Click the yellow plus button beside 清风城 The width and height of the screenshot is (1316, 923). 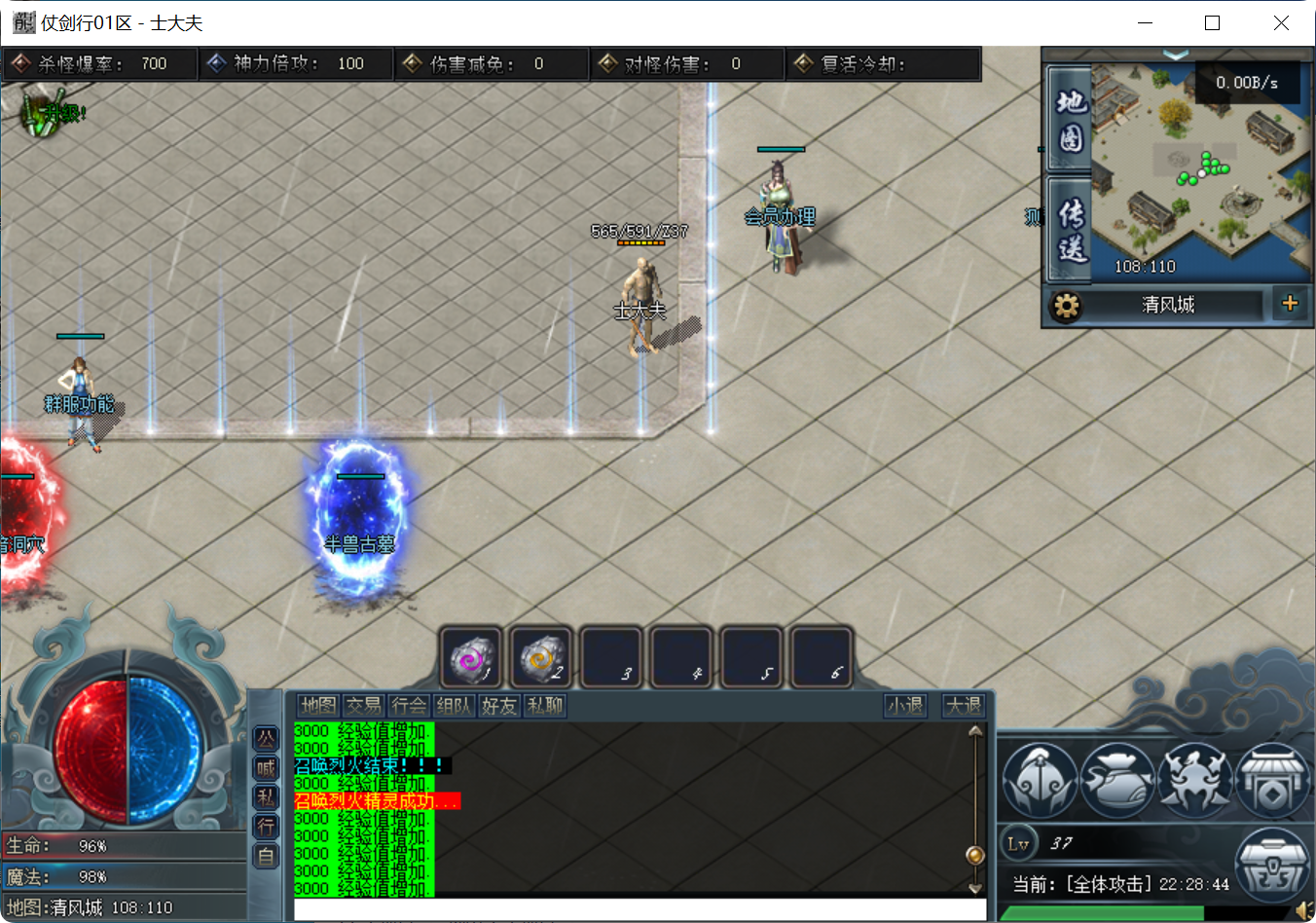coord(1290,304)
